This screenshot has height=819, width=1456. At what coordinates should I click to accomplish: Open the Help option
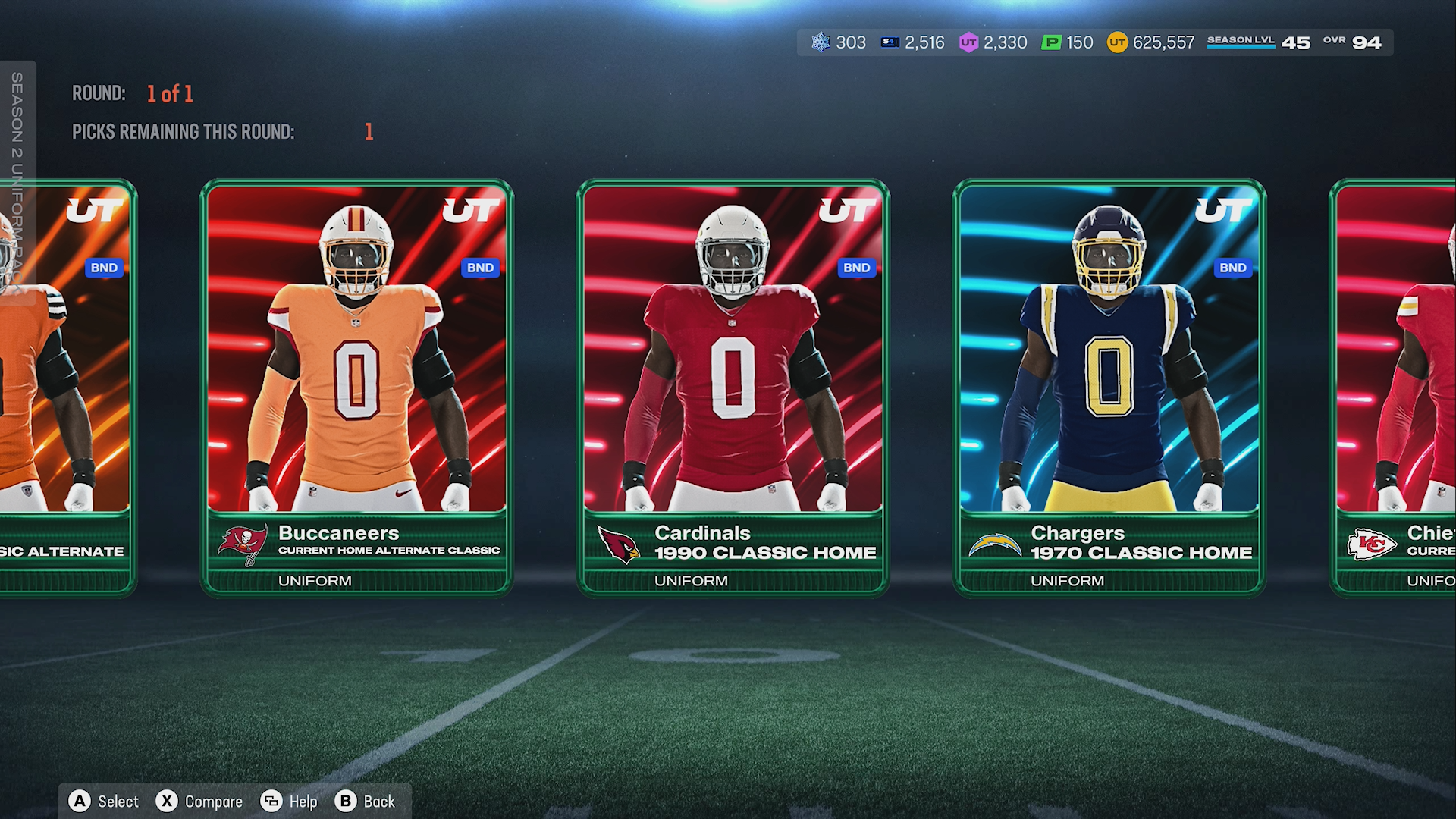289,802
